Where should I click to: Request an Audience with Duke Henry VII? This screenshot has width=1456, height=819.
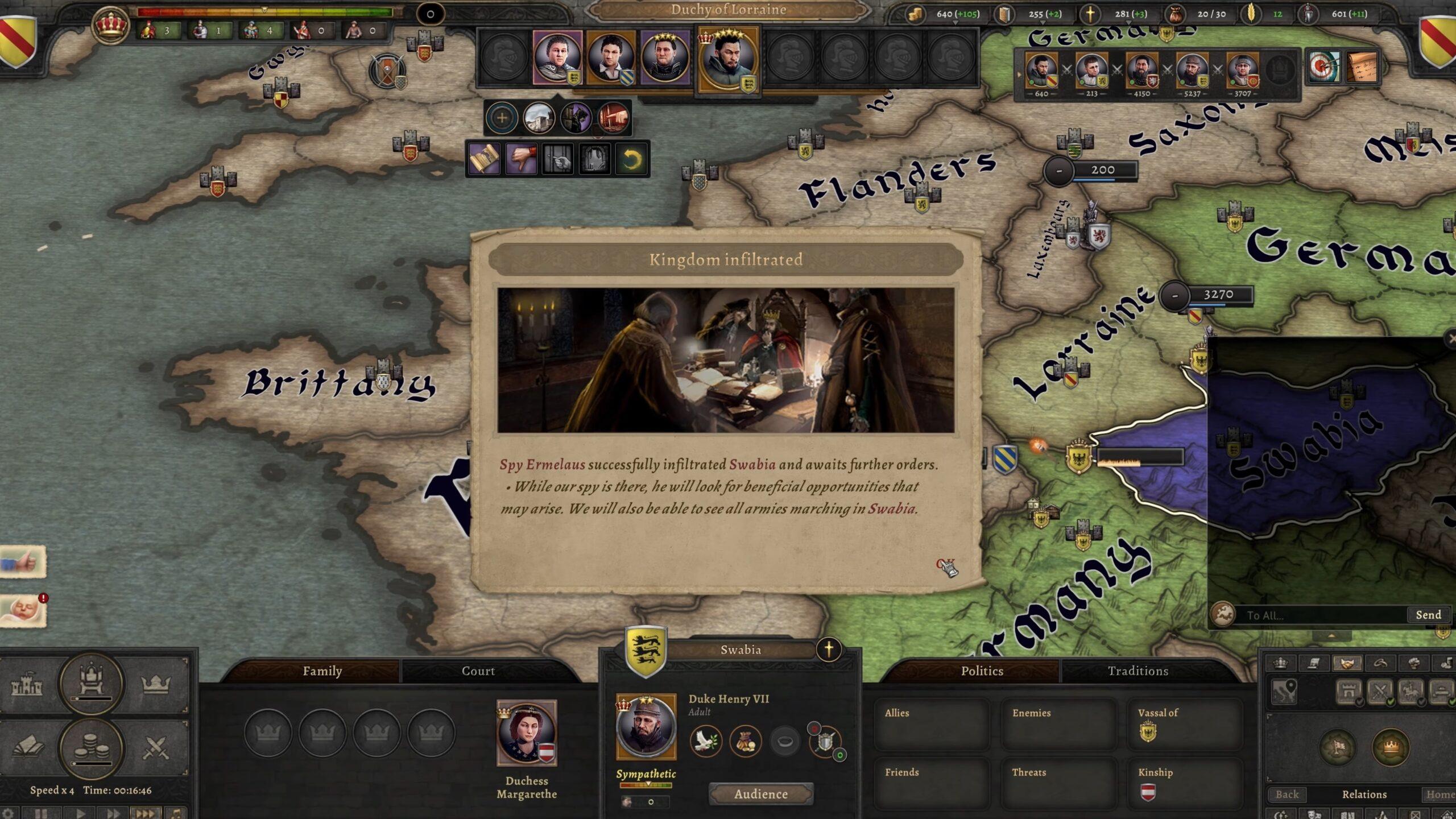pyautogui.click(x=760, y=794)
